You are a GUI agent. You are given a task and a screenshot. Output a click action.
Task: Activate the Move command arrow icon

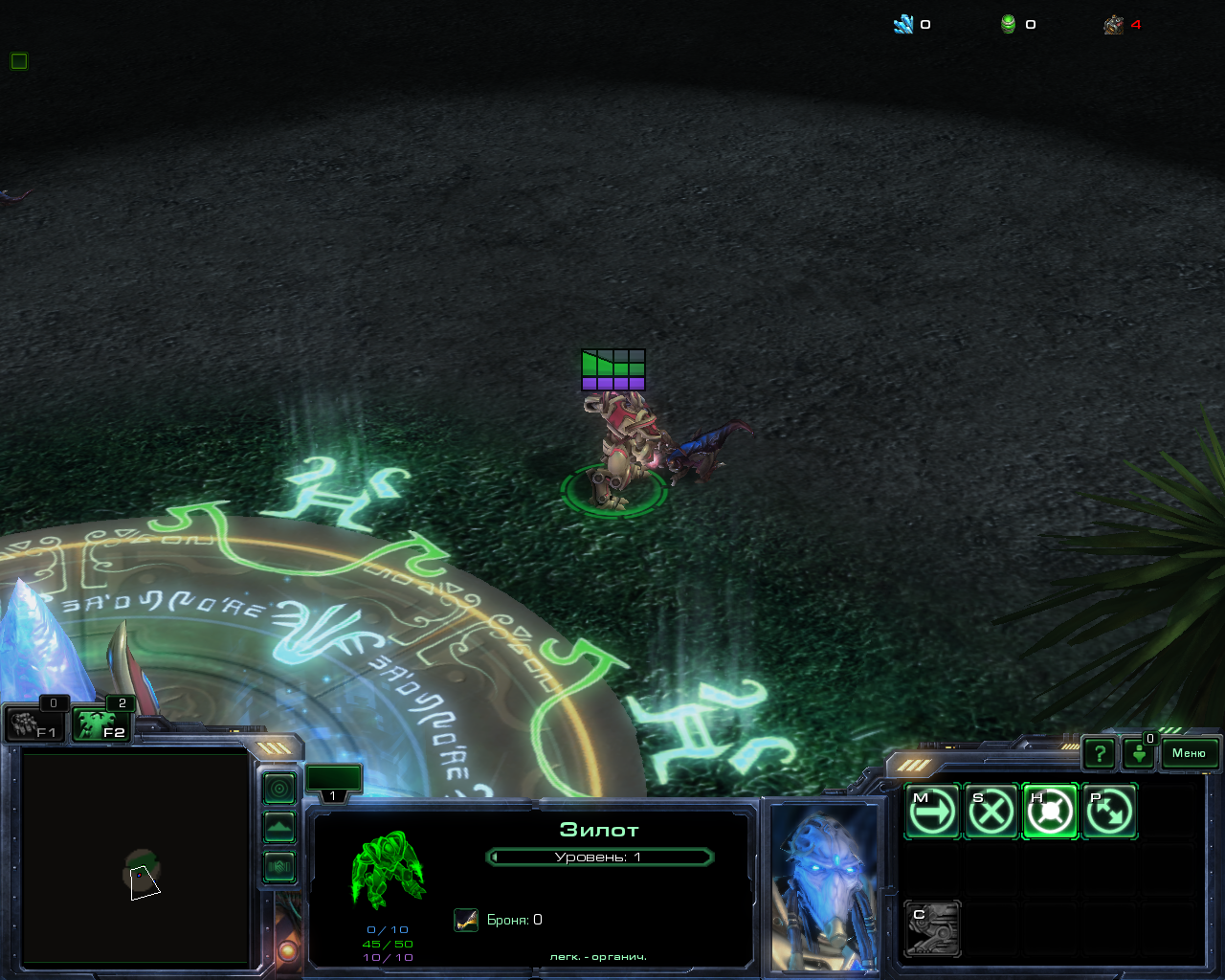click(932, 812)
